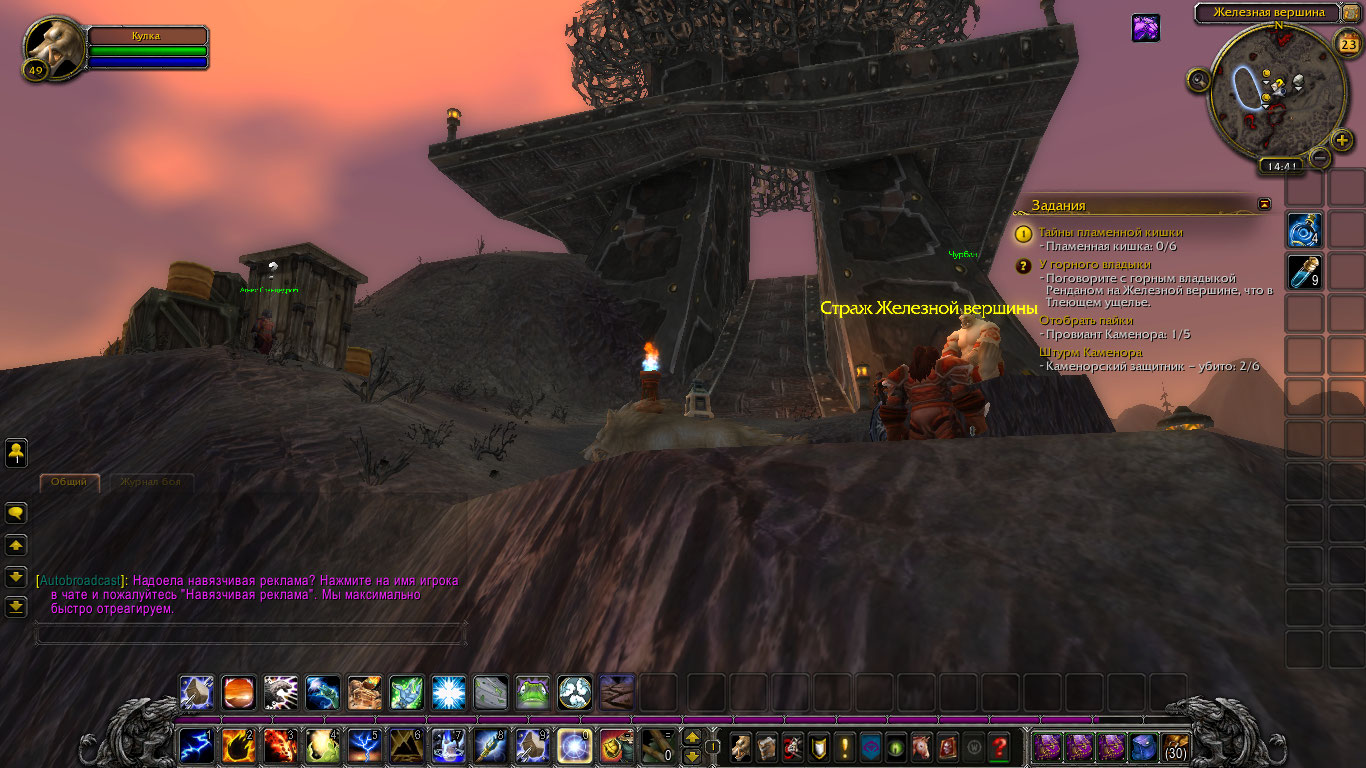This screenshot has height=768, width=1366.
Task: Activate the fiery Lava Burst ability in slot 2
Action: pos(238,746)
